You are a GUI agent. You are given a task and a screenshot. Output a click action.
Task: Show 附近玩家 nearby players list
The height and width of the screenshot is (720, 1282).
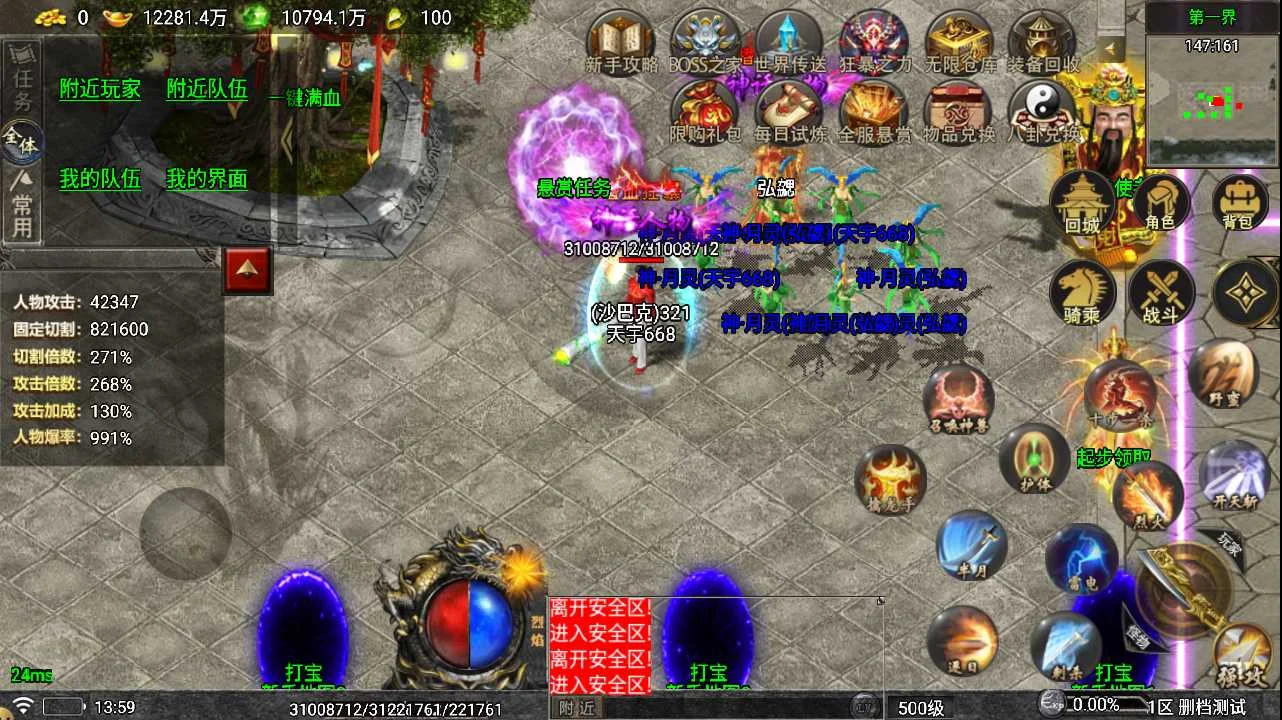[x=100, y=89]
